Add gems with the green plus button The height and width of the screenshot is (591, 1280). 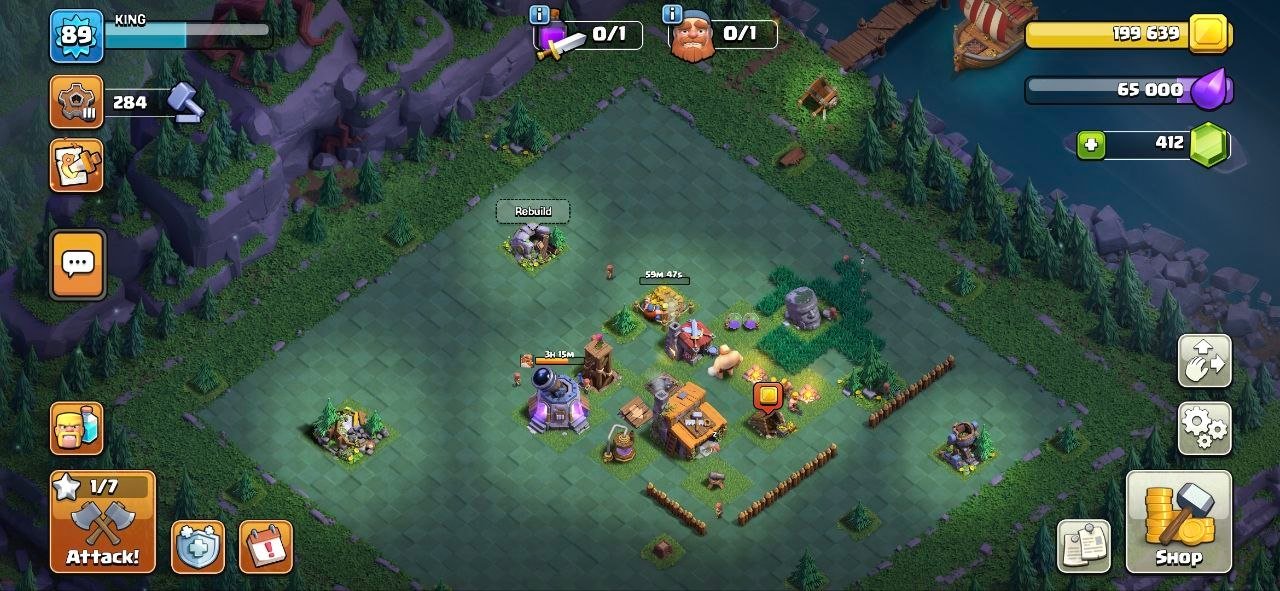point(1091,145)
